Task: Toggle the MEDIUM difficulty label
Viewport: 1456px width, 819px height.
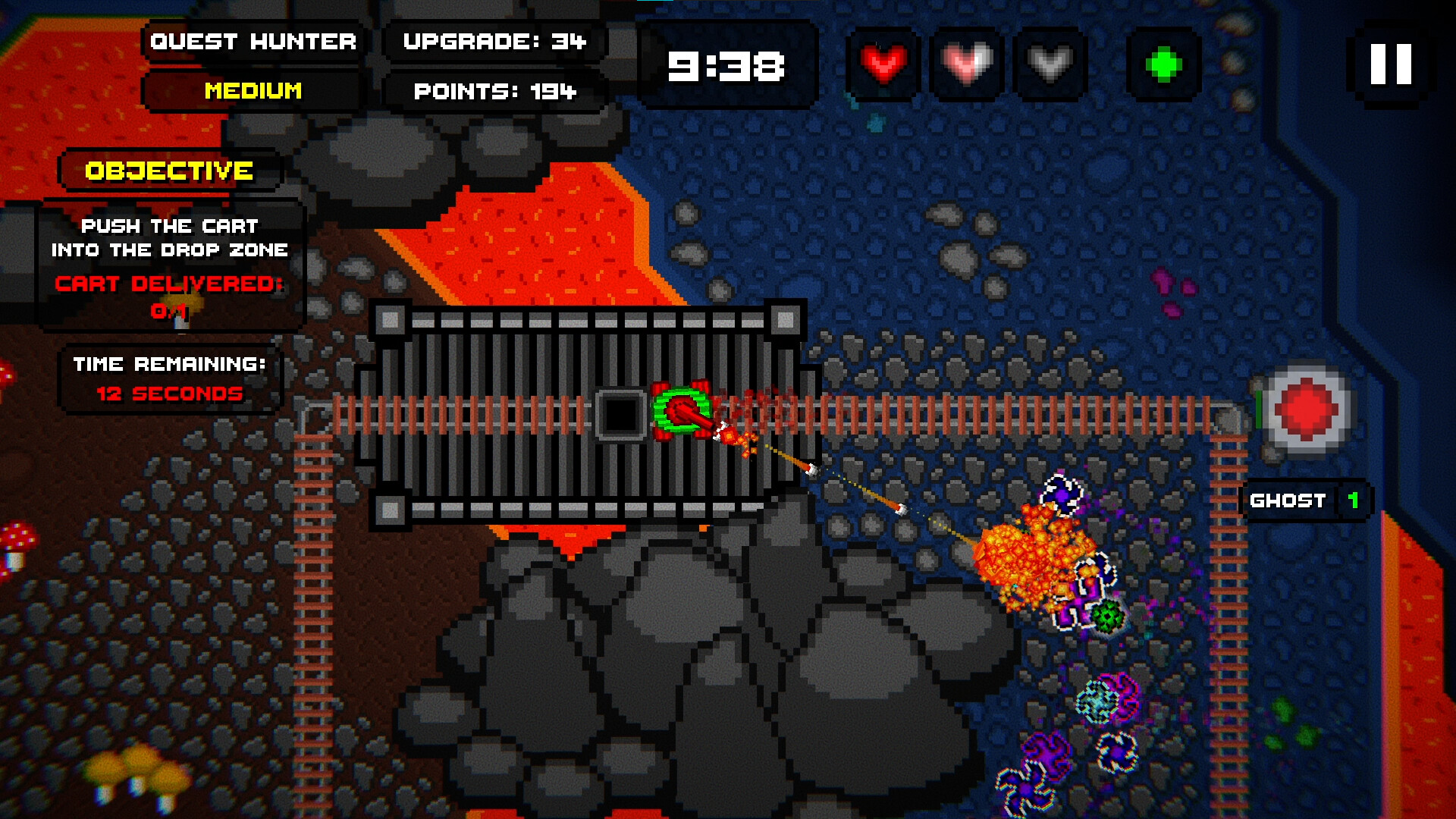Action: coord(253,92)
